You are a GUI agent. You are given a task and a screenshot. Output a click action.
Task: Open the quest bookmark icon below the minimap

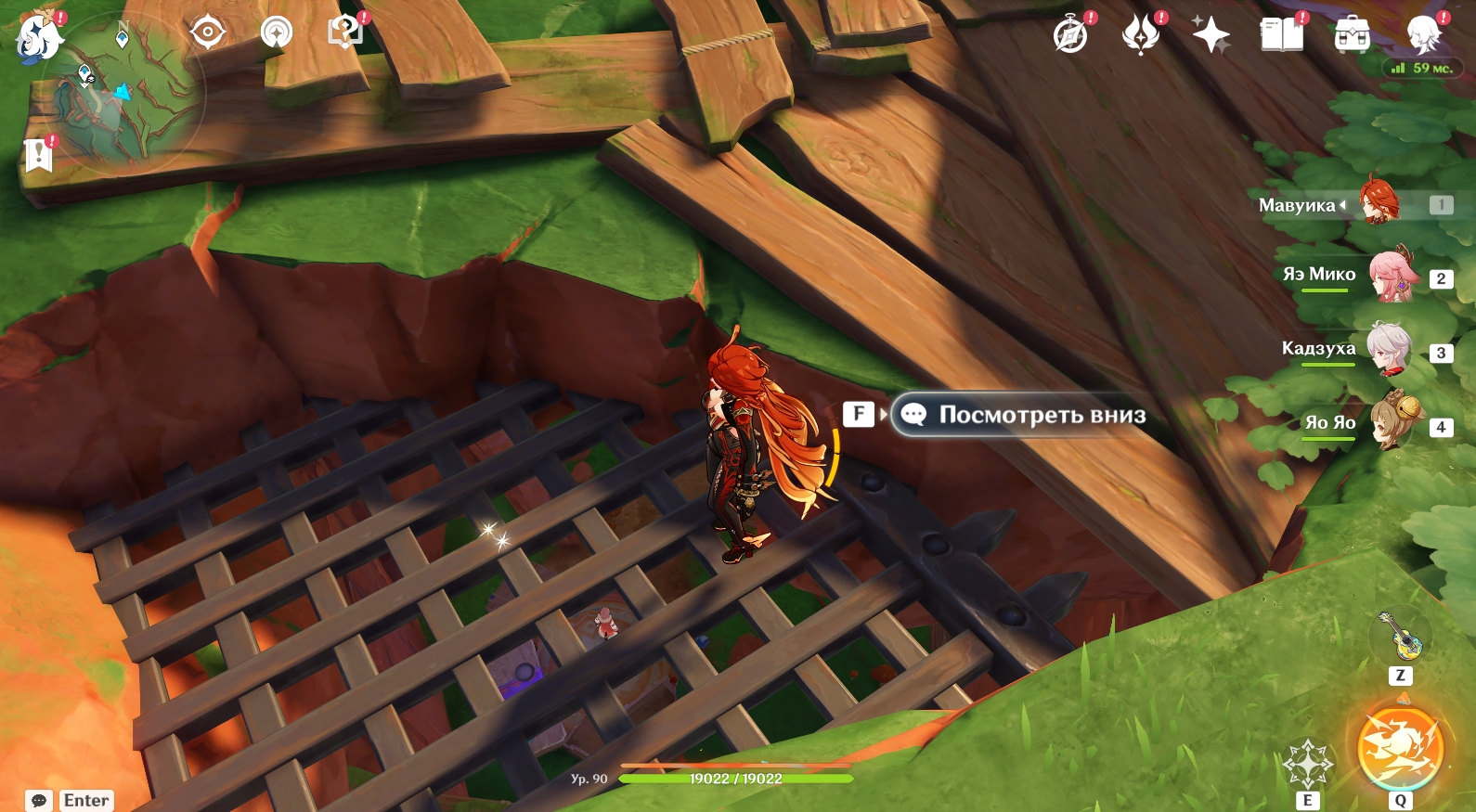tap(39, 155)
